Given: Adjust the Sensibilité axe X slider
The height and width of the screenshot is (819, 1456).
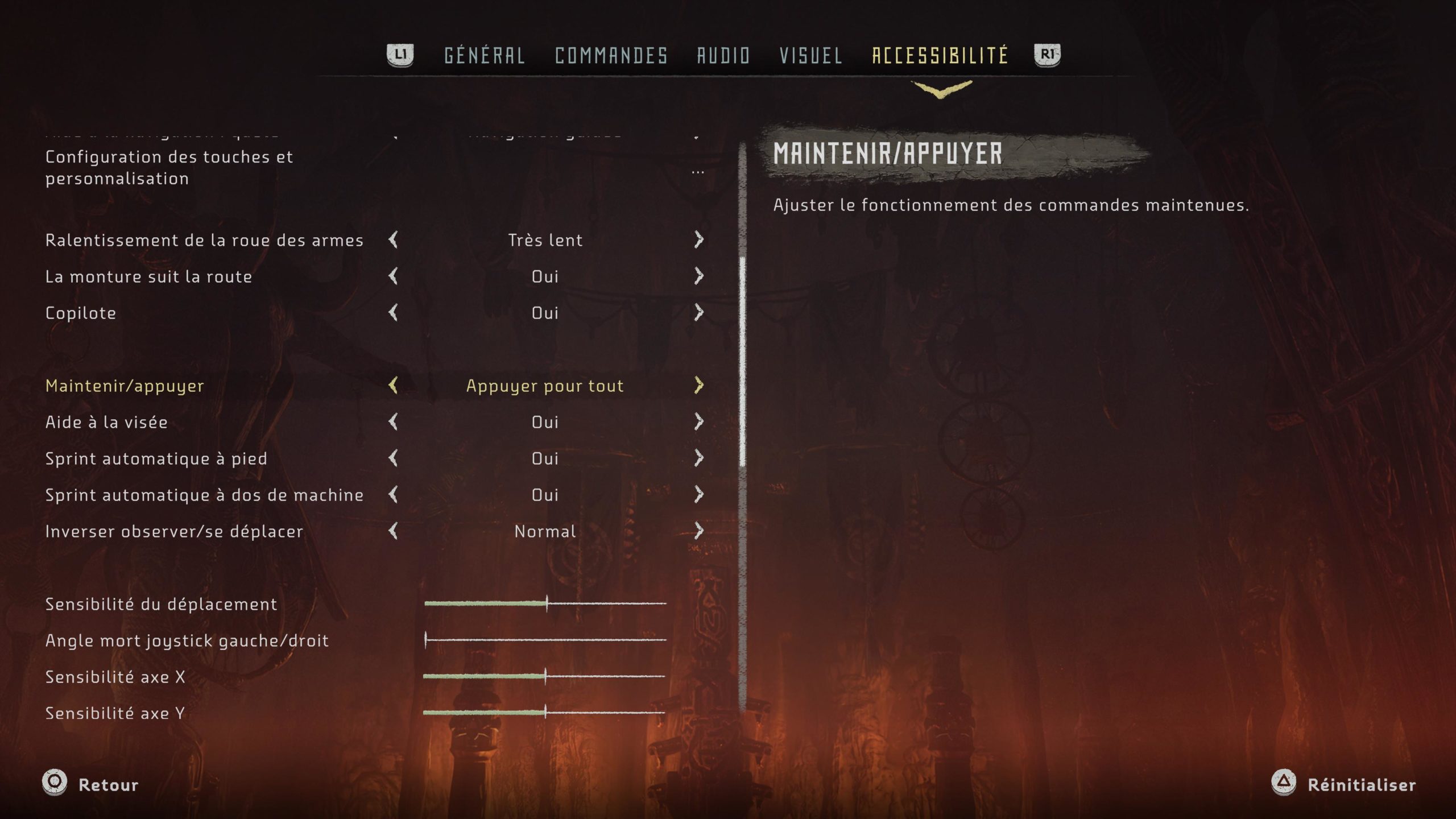Looking at the screenshot, I should [x=545, y=676].
